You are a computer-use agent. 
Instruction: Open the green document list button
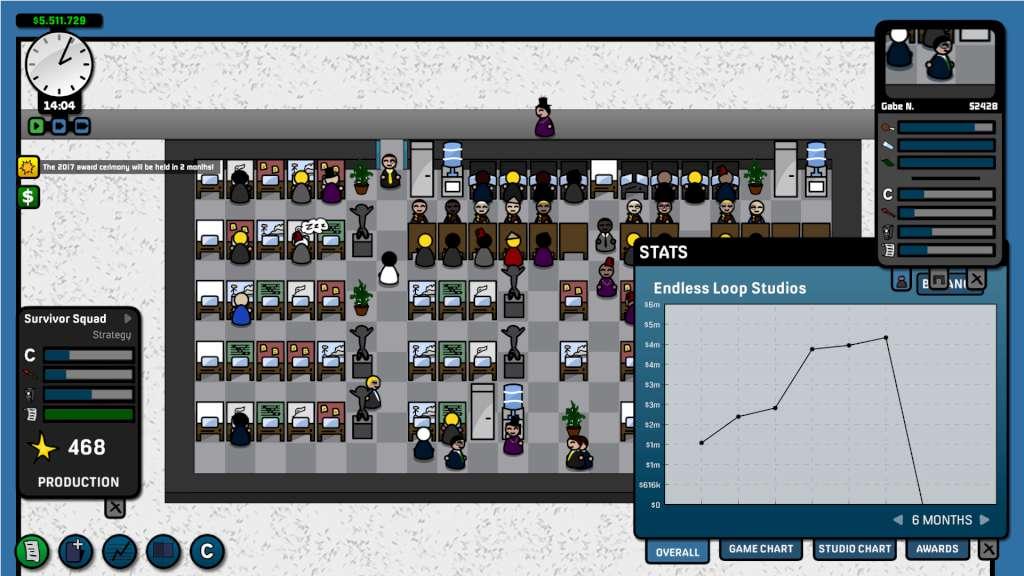[32, 551]
